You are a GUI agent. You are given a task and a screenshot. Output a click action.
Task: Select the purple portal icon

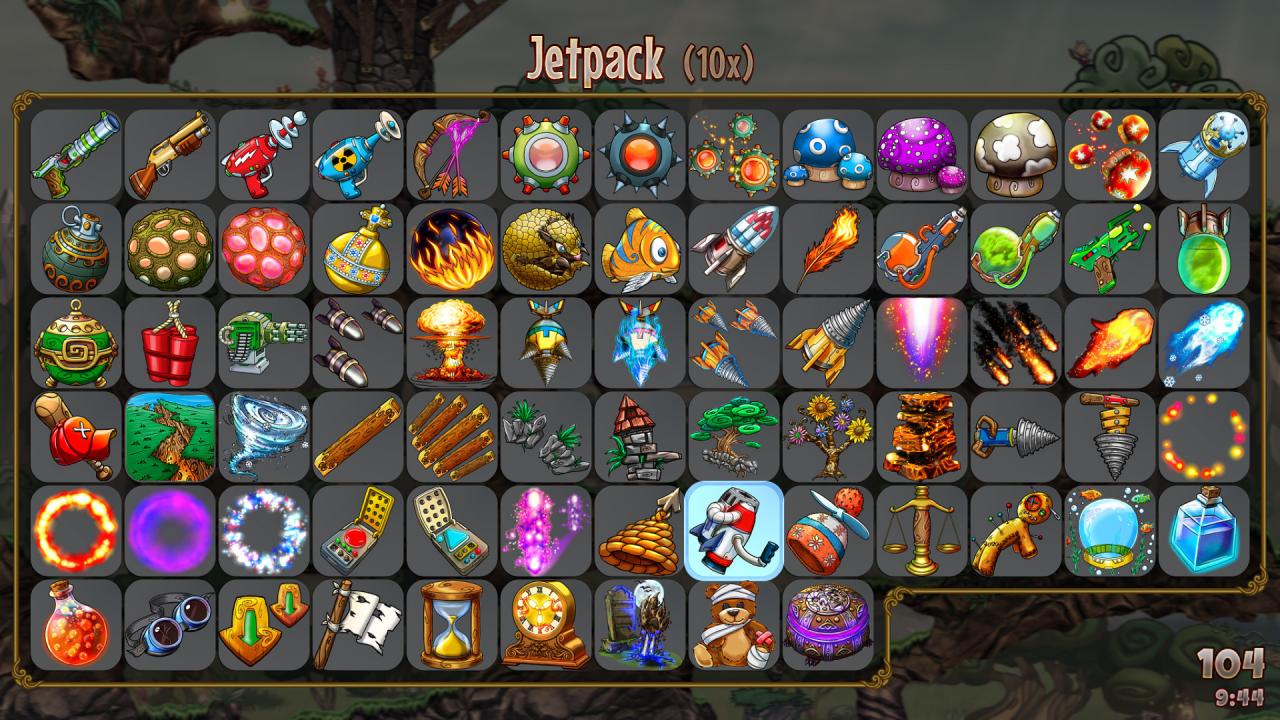[x=165, y=531]
